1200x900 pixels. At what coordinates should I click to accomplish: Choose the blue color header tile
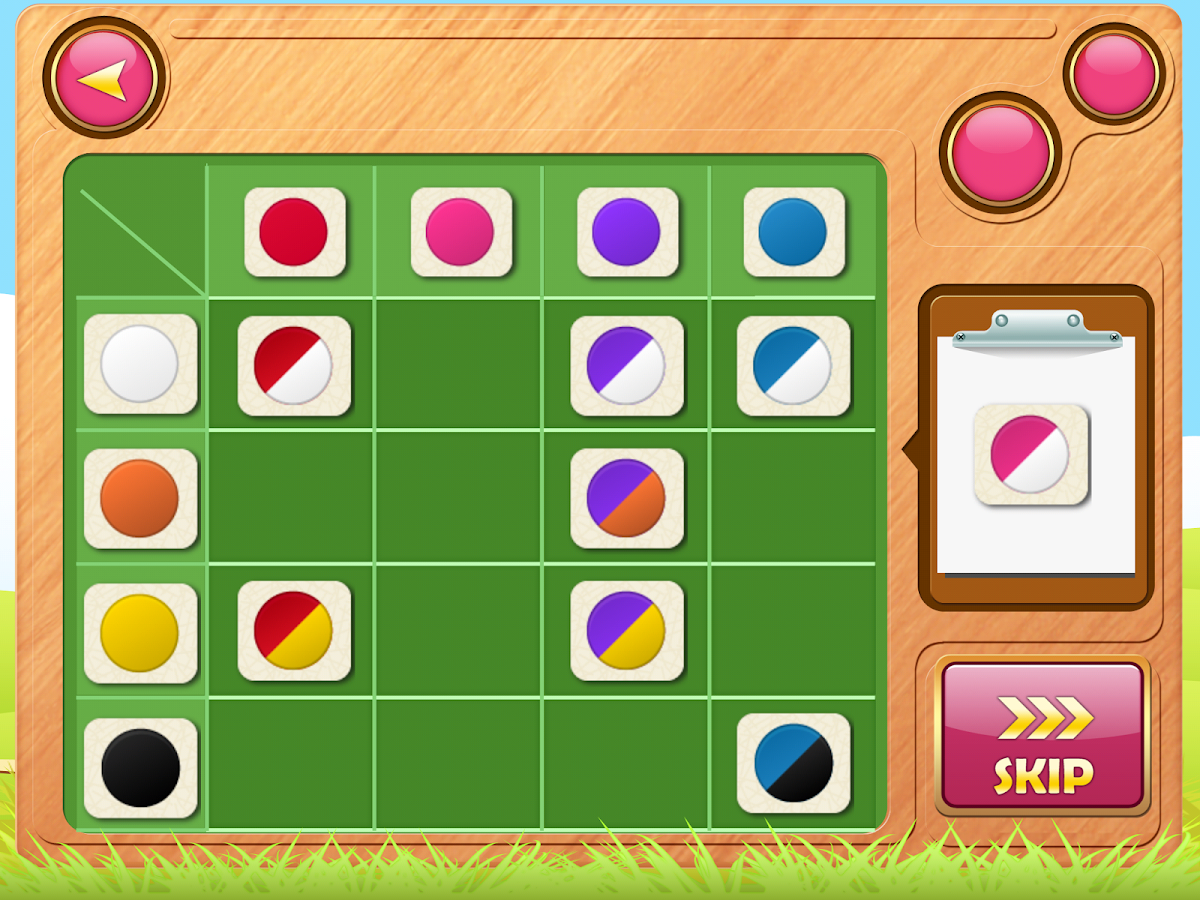click(x=794, y=232)
